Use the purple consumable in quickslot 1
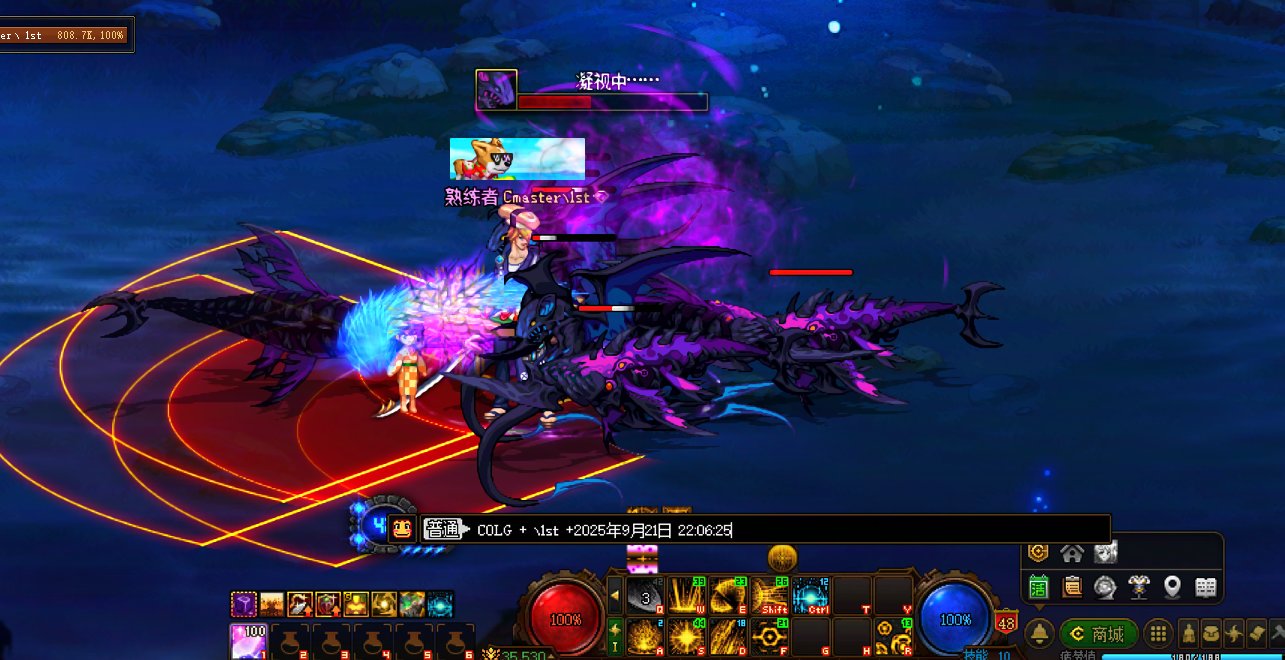 (x=249, y=642)
